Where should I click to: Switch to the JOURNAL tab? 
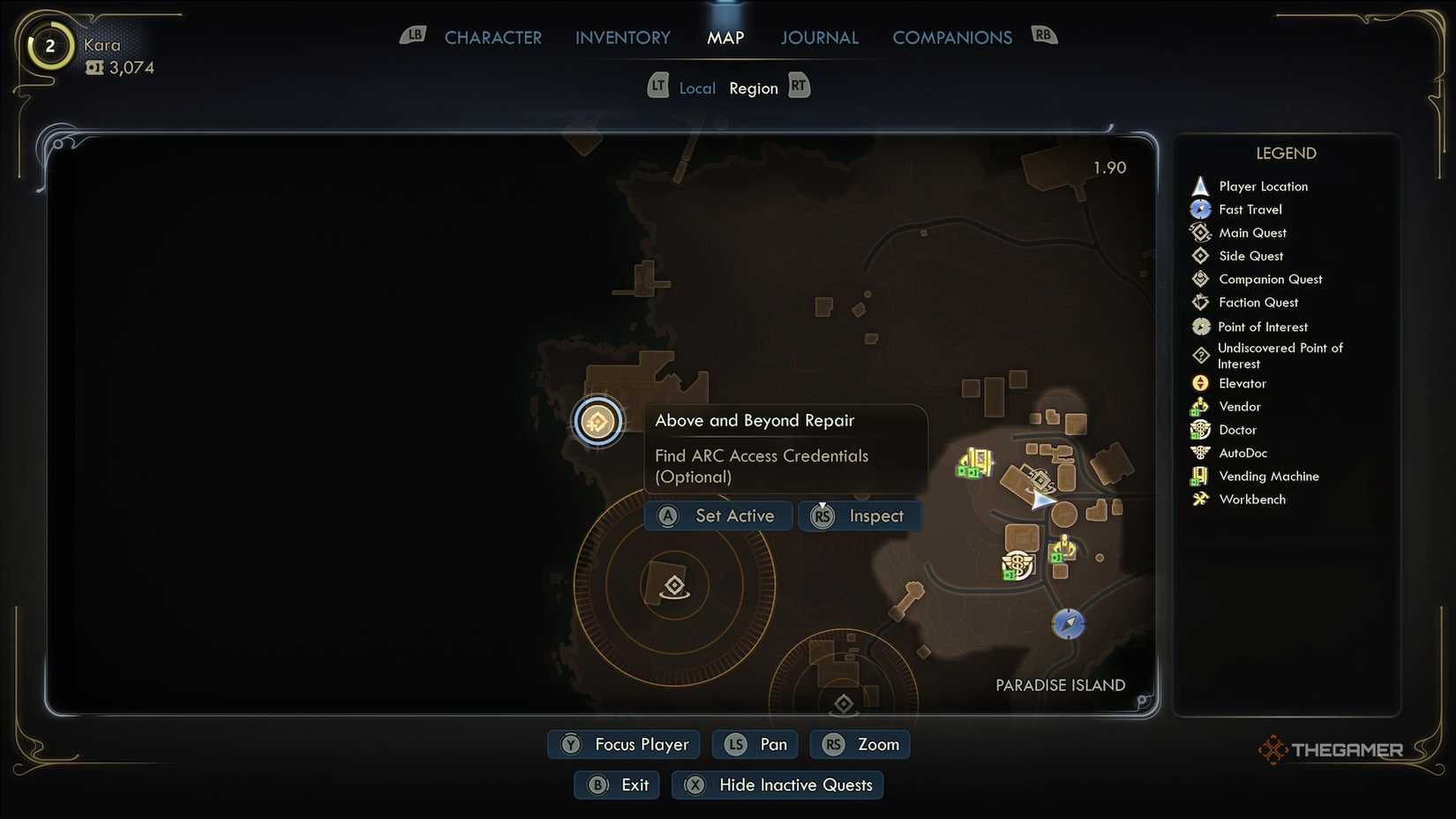point(819,37)
